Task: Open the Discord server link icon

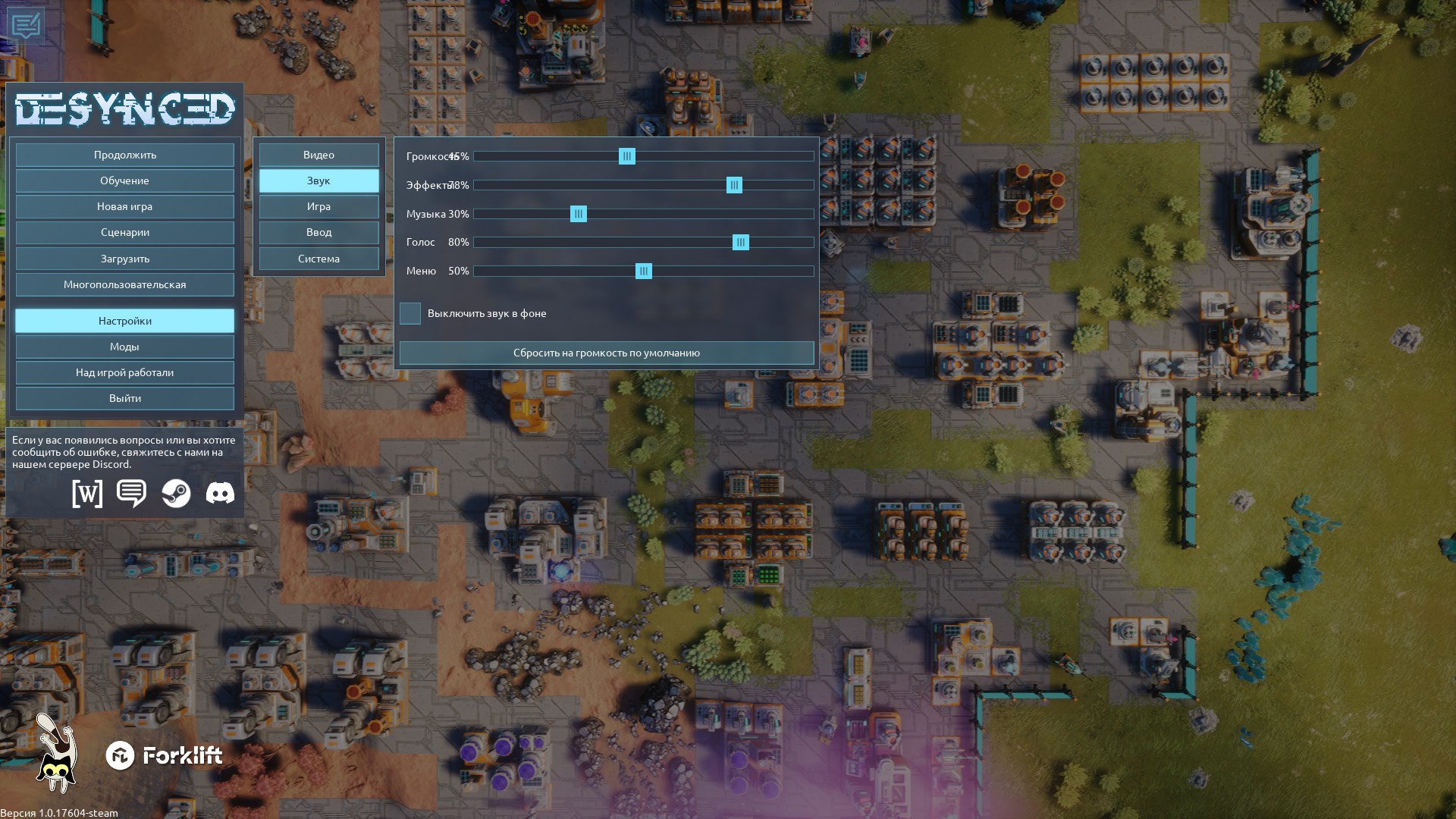Action: (220, 494)
